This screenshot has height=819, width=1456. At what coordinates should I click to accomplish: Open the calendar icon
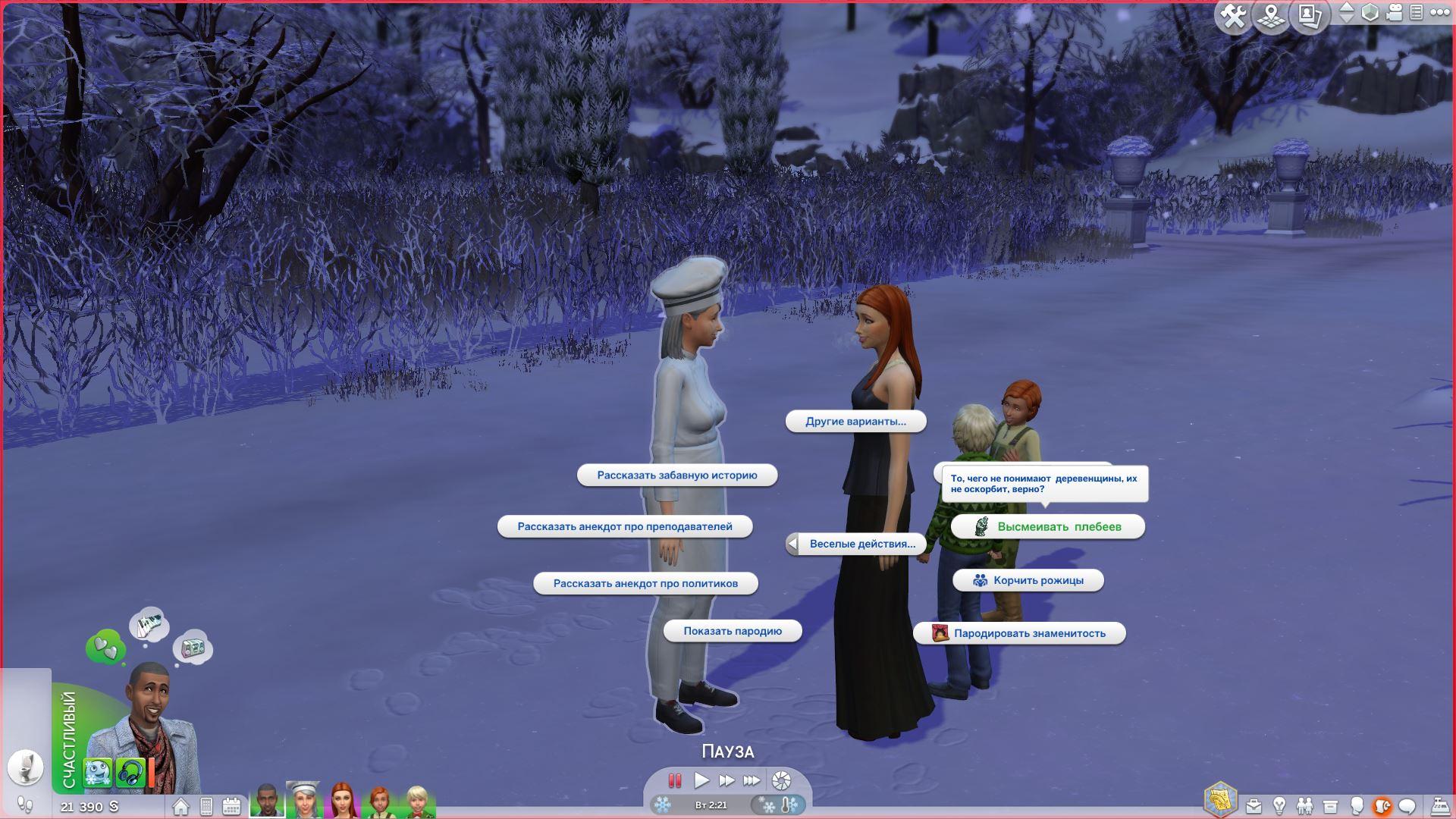(231, 806)
